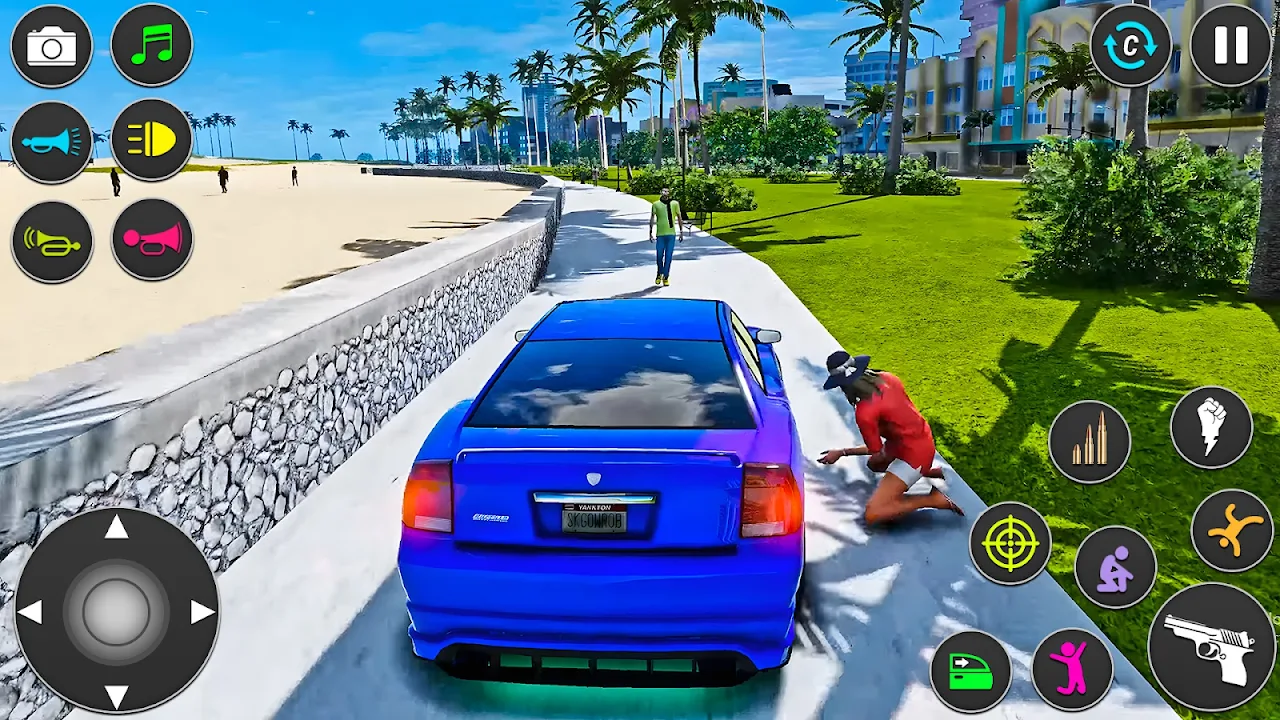Toggle the green music note button
The image size is (1280, 720).
(x=151, y=46)
